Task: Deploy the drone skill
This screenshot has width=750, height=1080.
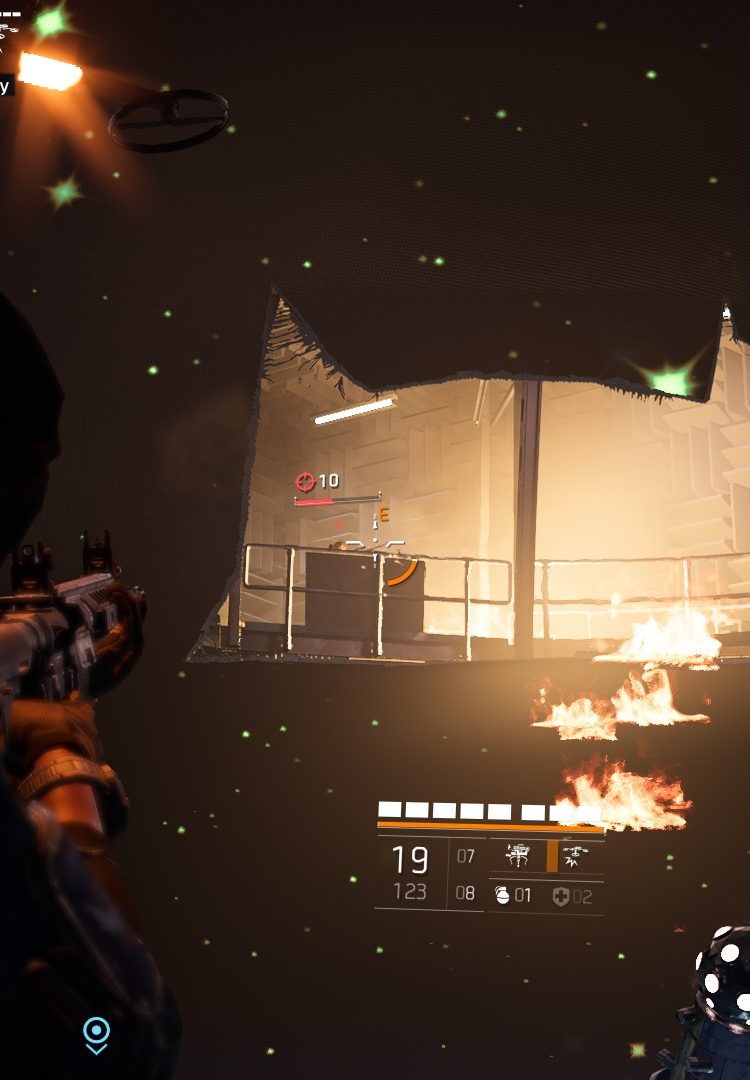Action: [x=575, y=855]
